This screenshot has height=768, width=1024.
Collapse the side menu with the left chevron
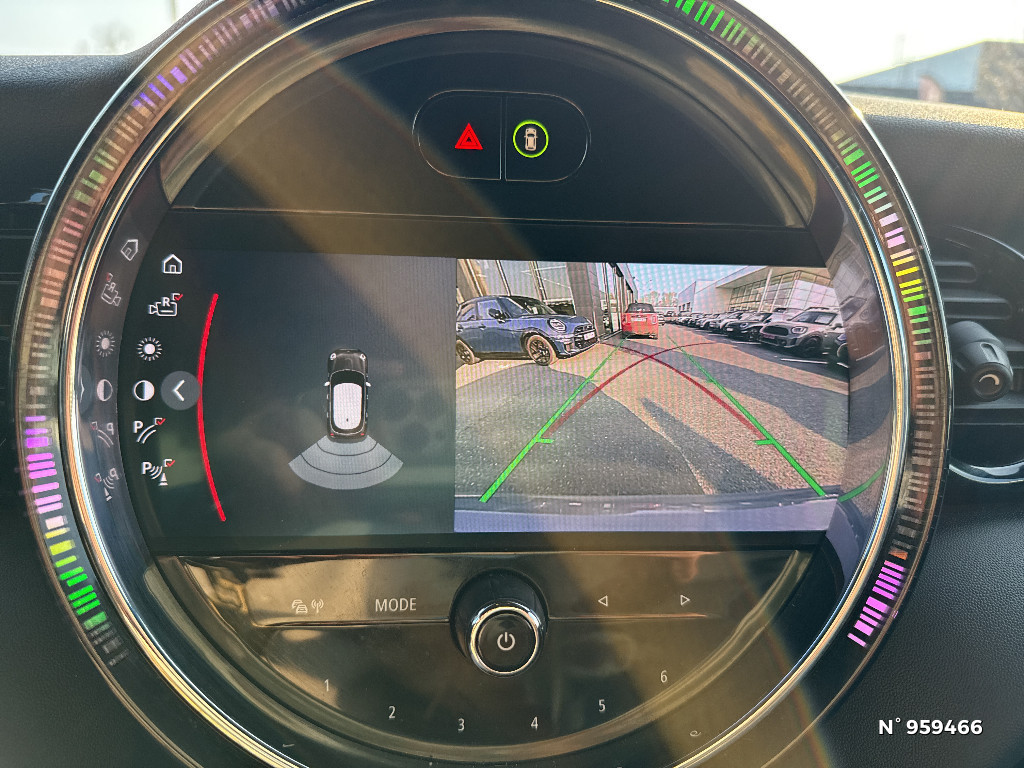(x=180, y=391)
